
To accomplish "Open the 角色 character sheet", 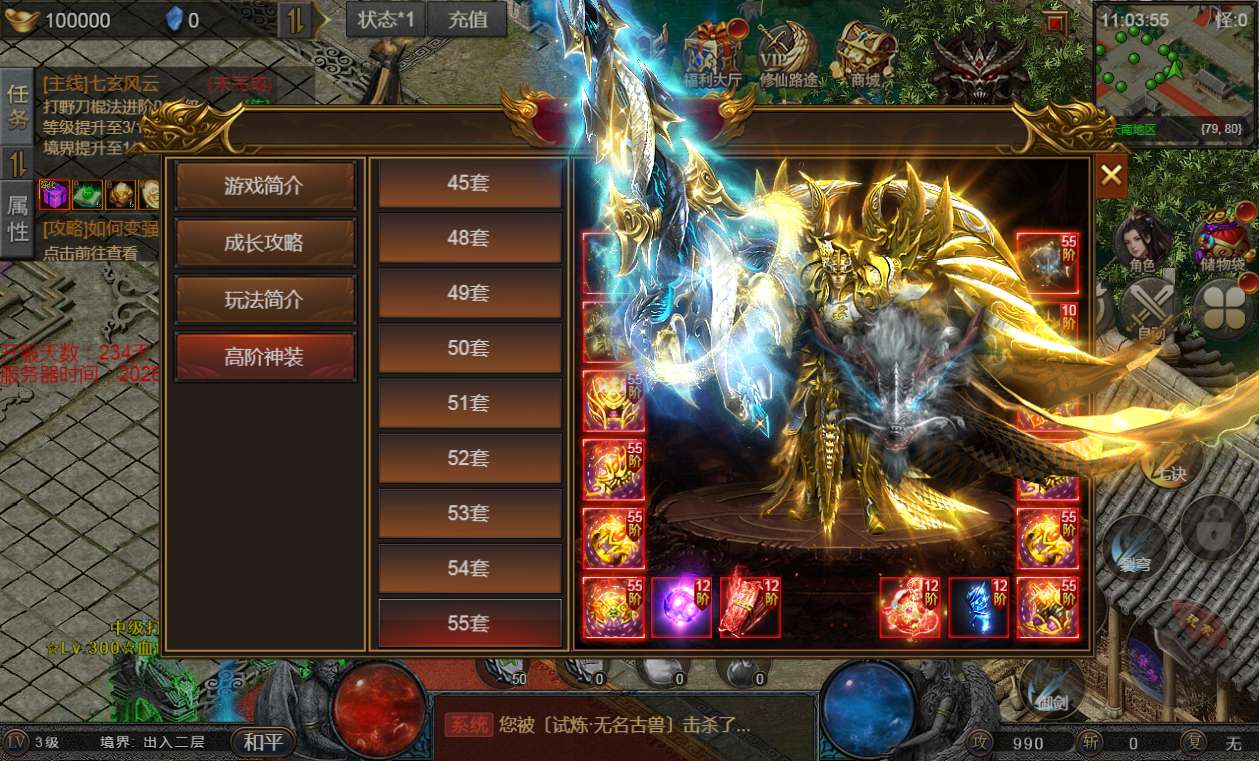I will coord(1142,245).
